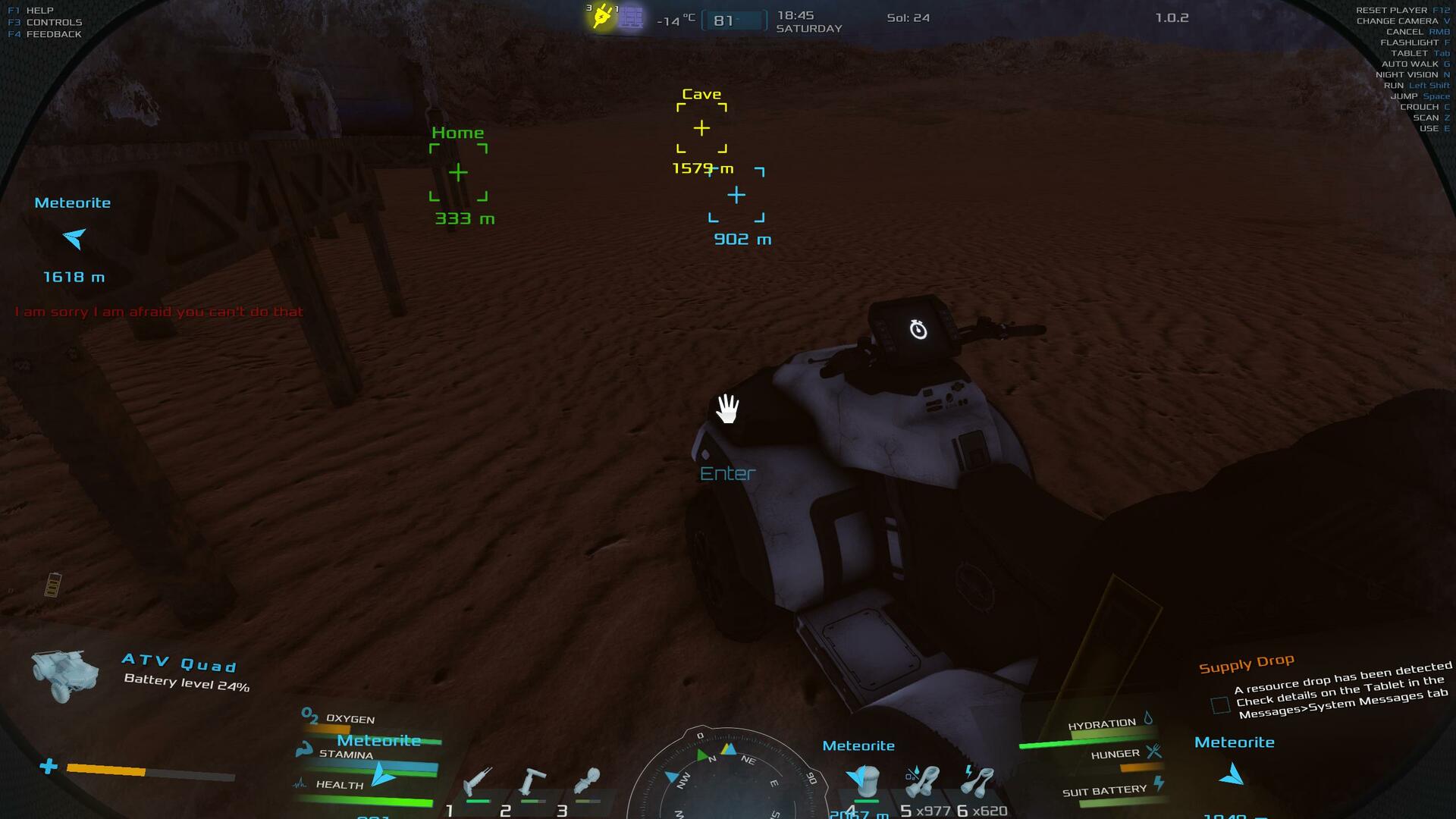Select the yellow Cave waypoint marker

[701, 128]
